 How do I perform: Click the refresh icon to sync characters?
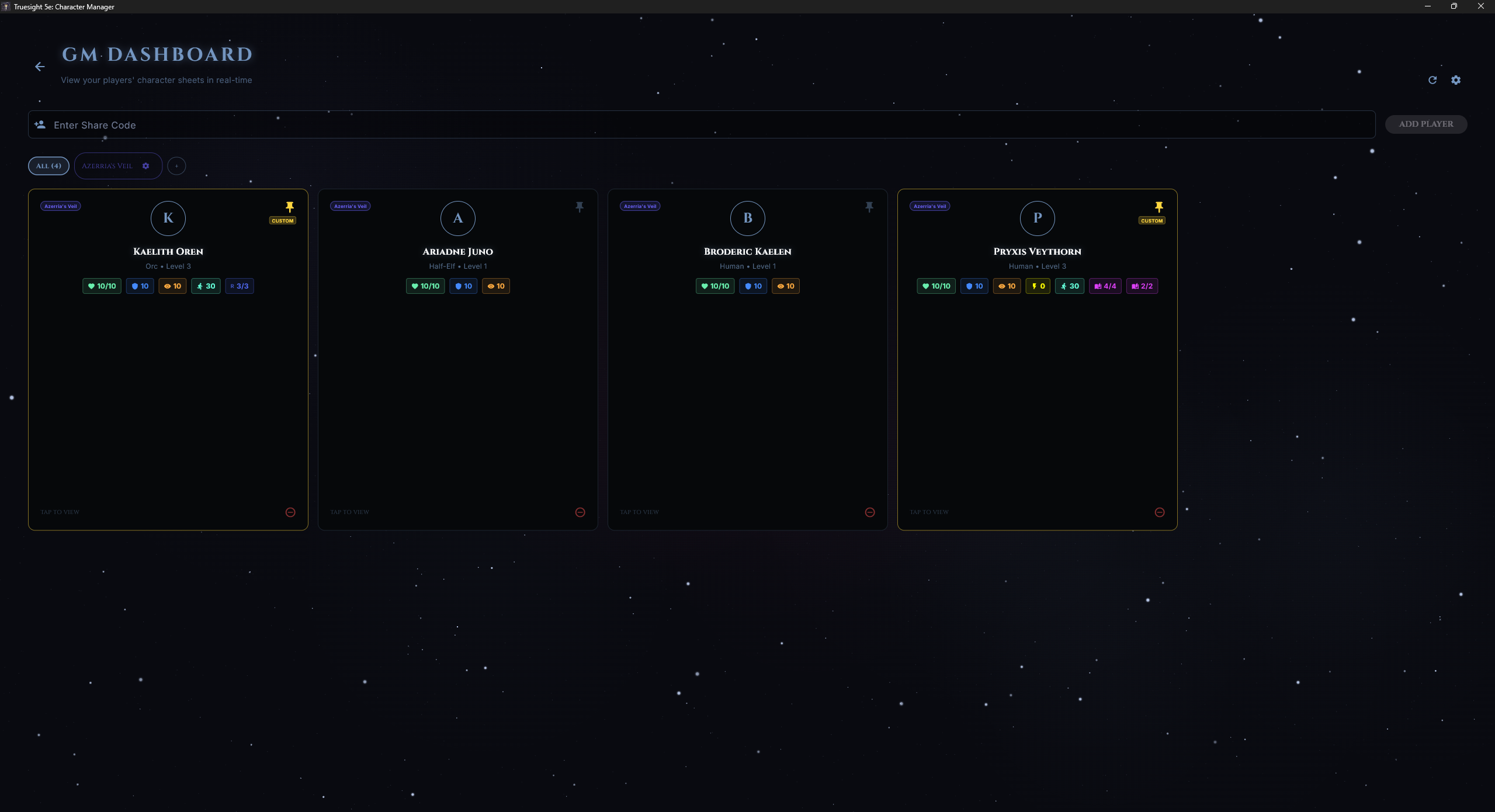click(1432, 79)
